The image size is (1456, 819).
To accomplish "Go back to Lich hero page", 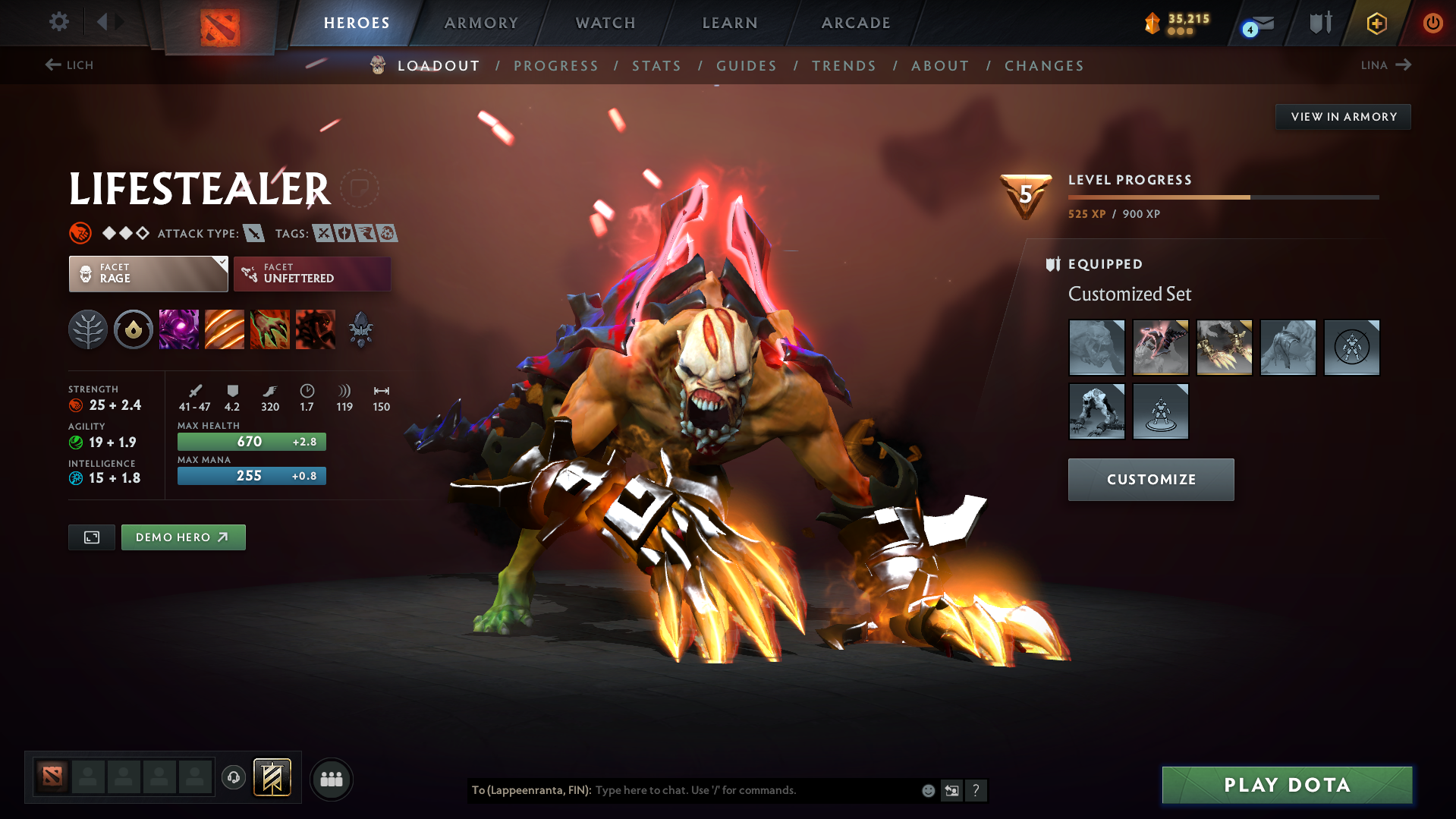I will 70,65.
